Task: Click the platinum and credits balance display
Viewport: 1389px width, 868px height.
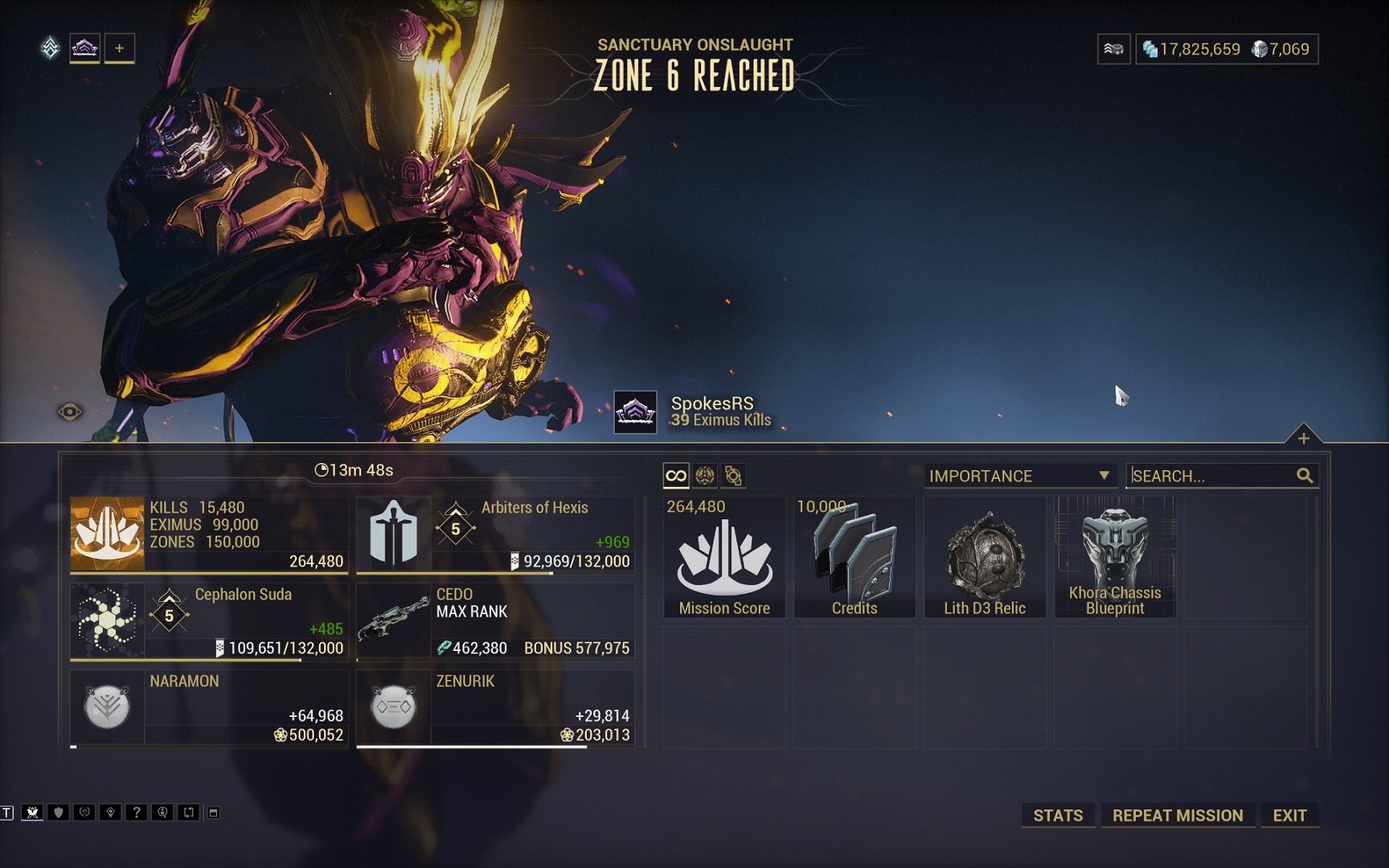Action: click(x=1226, y=49)
